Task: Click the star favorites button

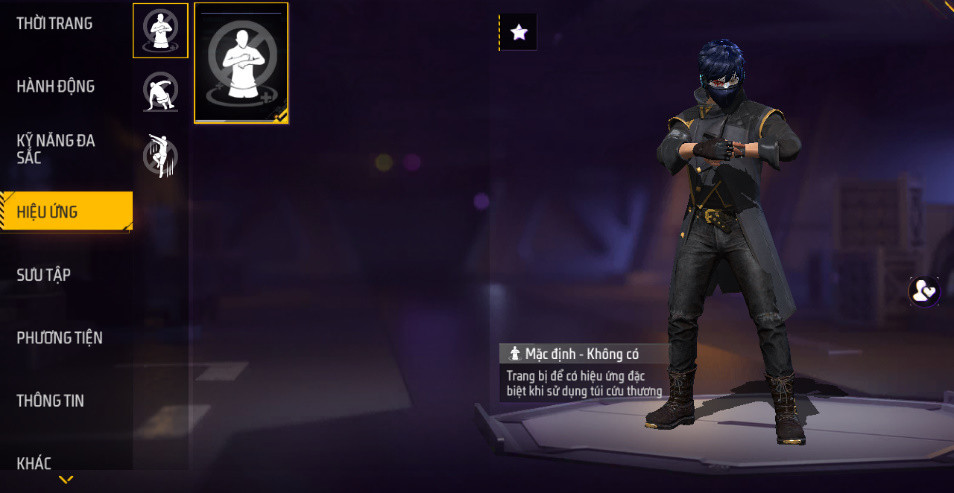Action: coord(518,32)
